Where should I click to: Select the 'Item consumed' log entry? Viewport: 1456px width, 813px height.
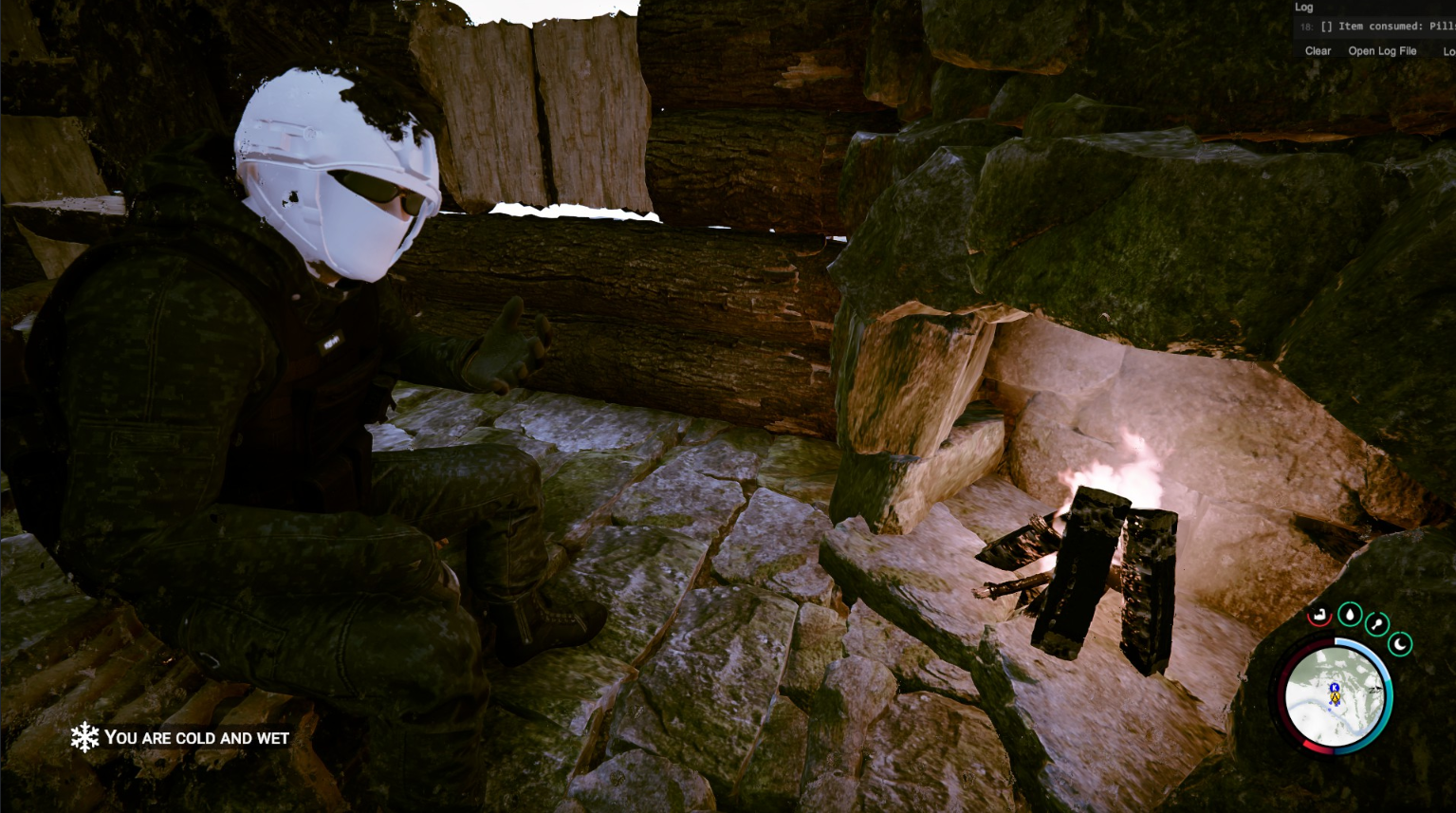(1385, 27)
